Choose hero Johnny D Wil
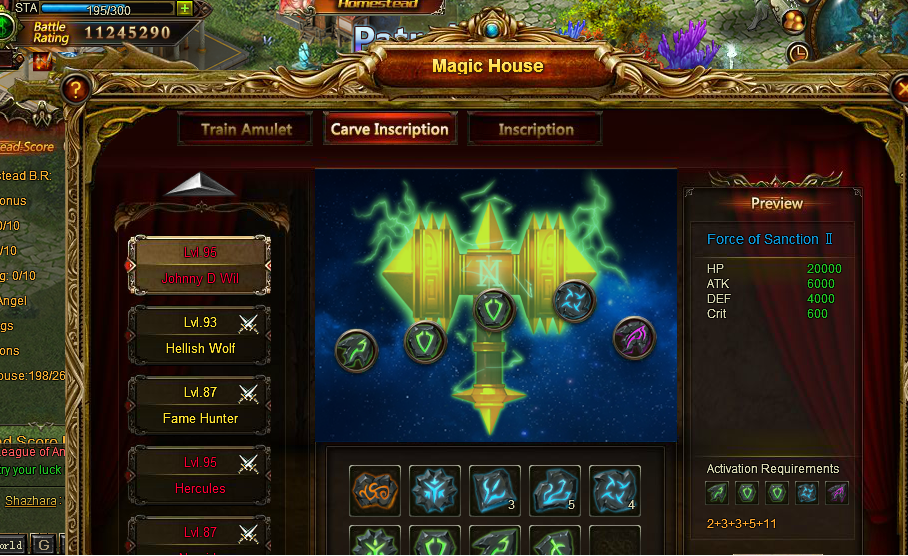Viewport: 908px width, 556px height. click(x=200, y=265)
